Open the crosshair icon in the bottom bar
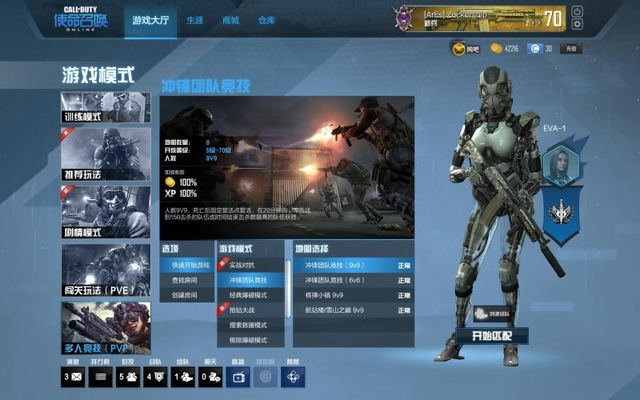Viewport: 640px width, 400px height. [x=293, y=377]
